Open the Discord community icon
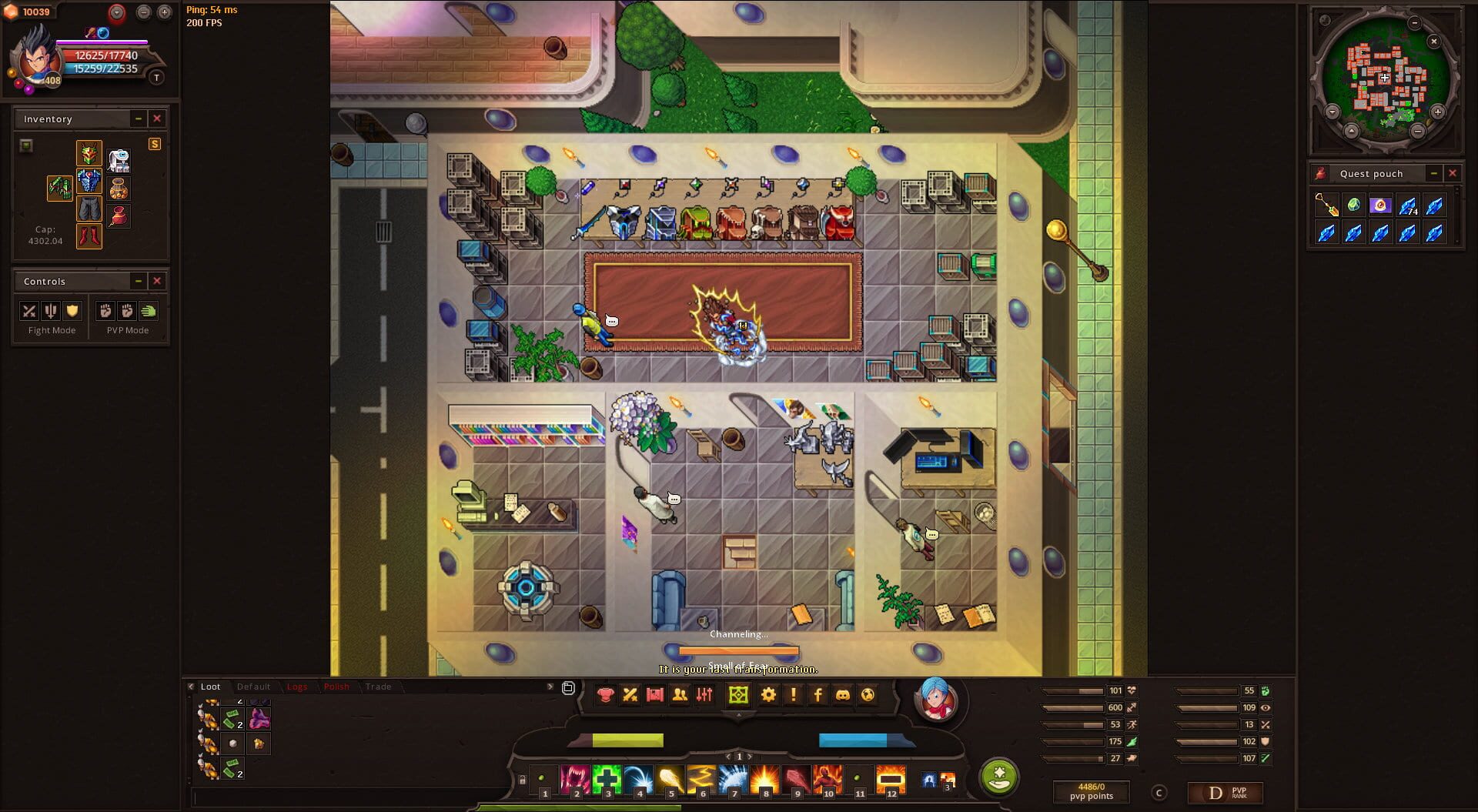This screenshot has width=1478, height=812. 842,695
